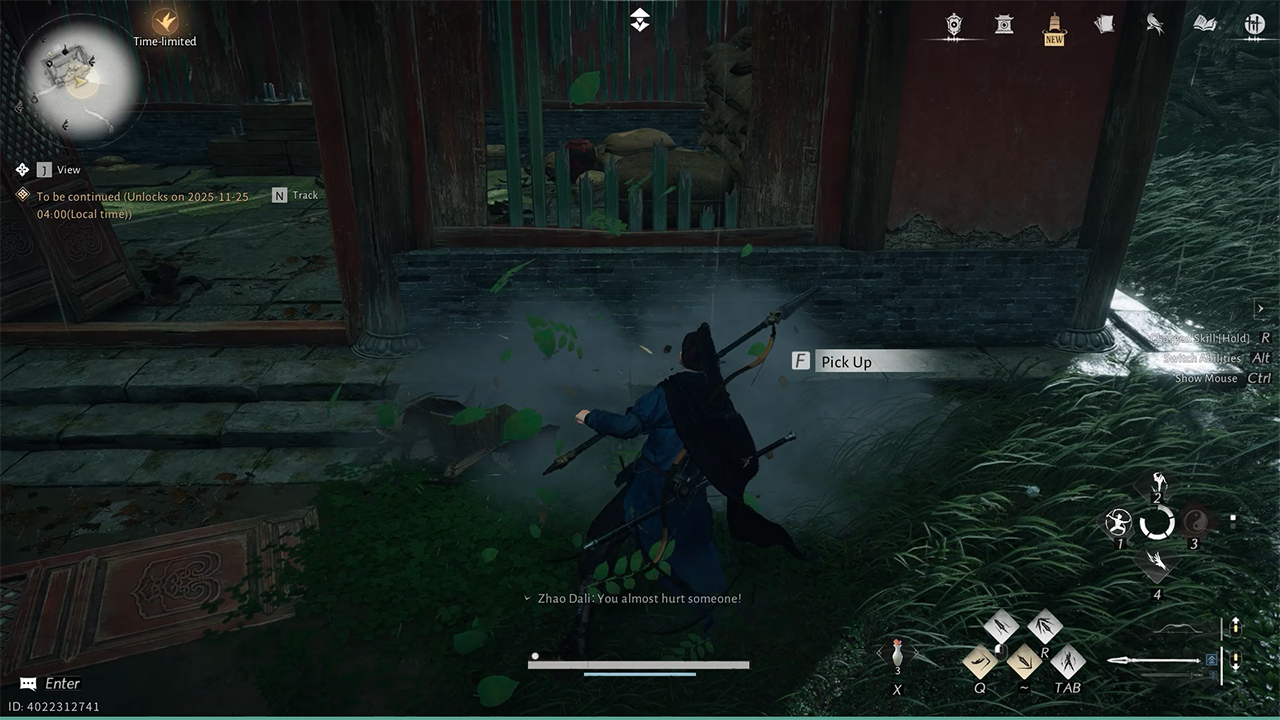The height and width of the screenshot is (720, 1280).
Task: Open the stacked papers menu icon
Action: tap(1104, 25)
